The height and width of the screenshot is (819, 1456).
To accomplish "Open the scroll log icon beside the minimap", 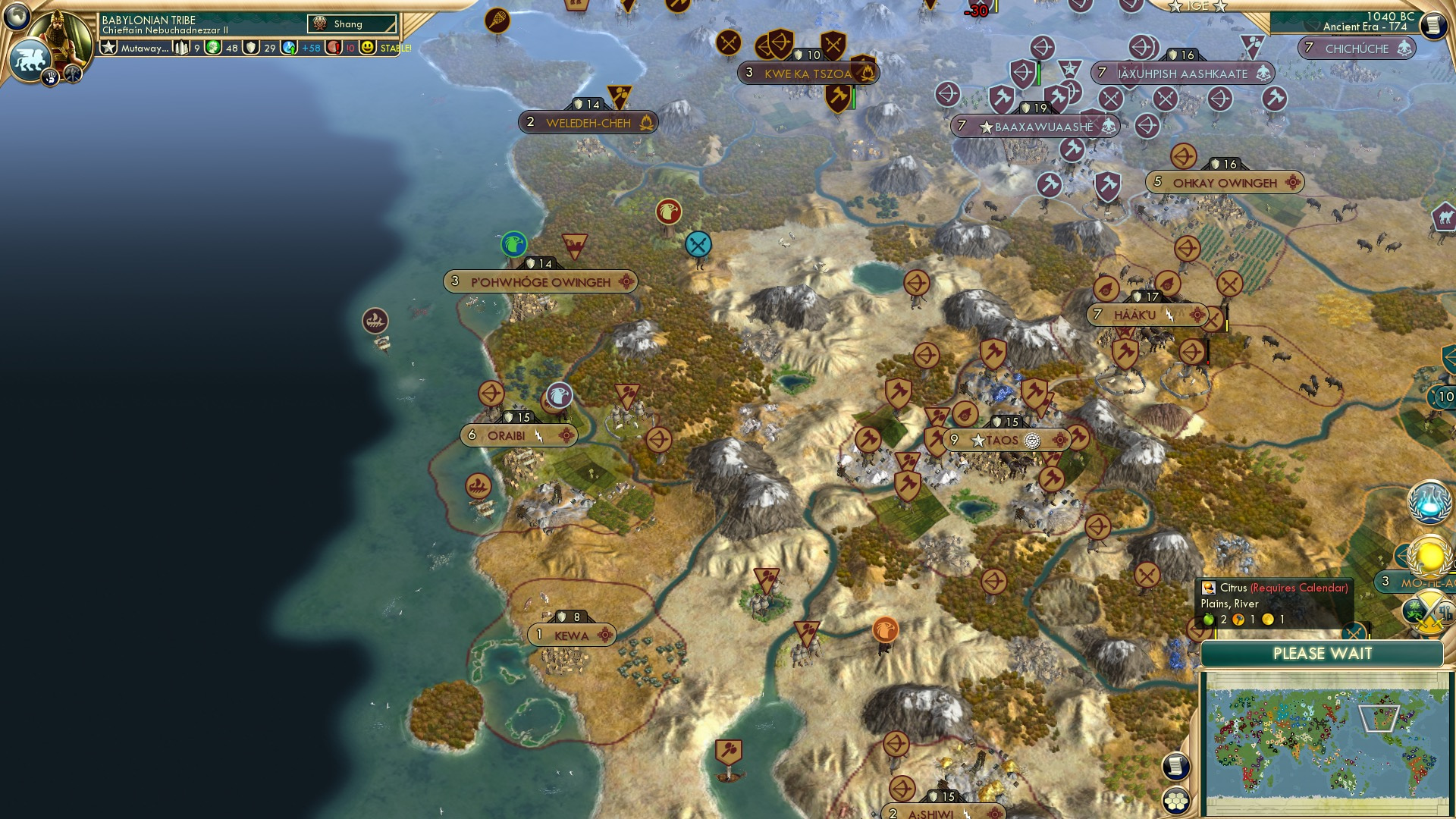I will [1176, 767].
